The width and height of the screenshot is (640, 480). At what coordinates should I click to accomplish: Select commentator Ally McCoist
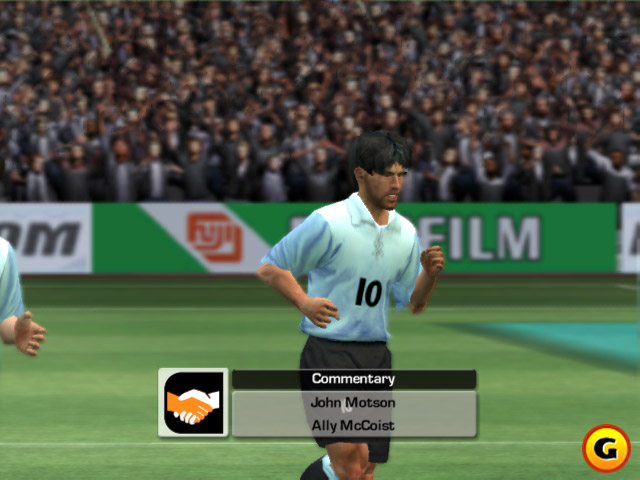pos(354,426)
